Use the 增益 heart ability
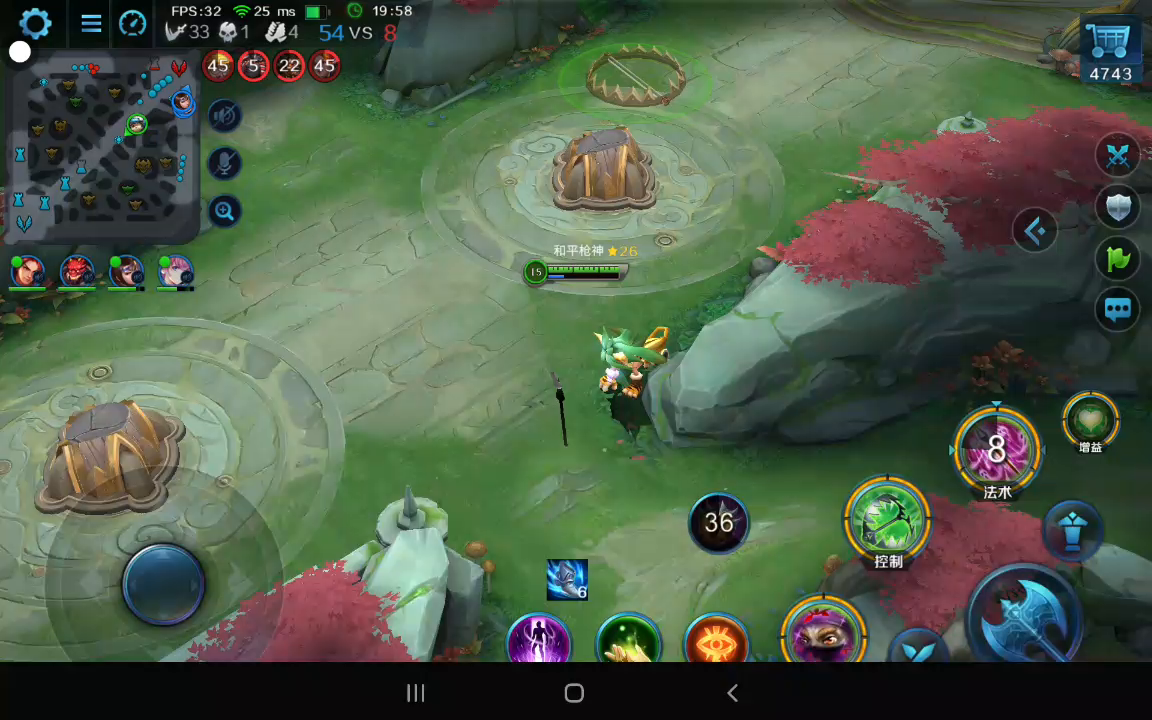 click(1090, 419)
